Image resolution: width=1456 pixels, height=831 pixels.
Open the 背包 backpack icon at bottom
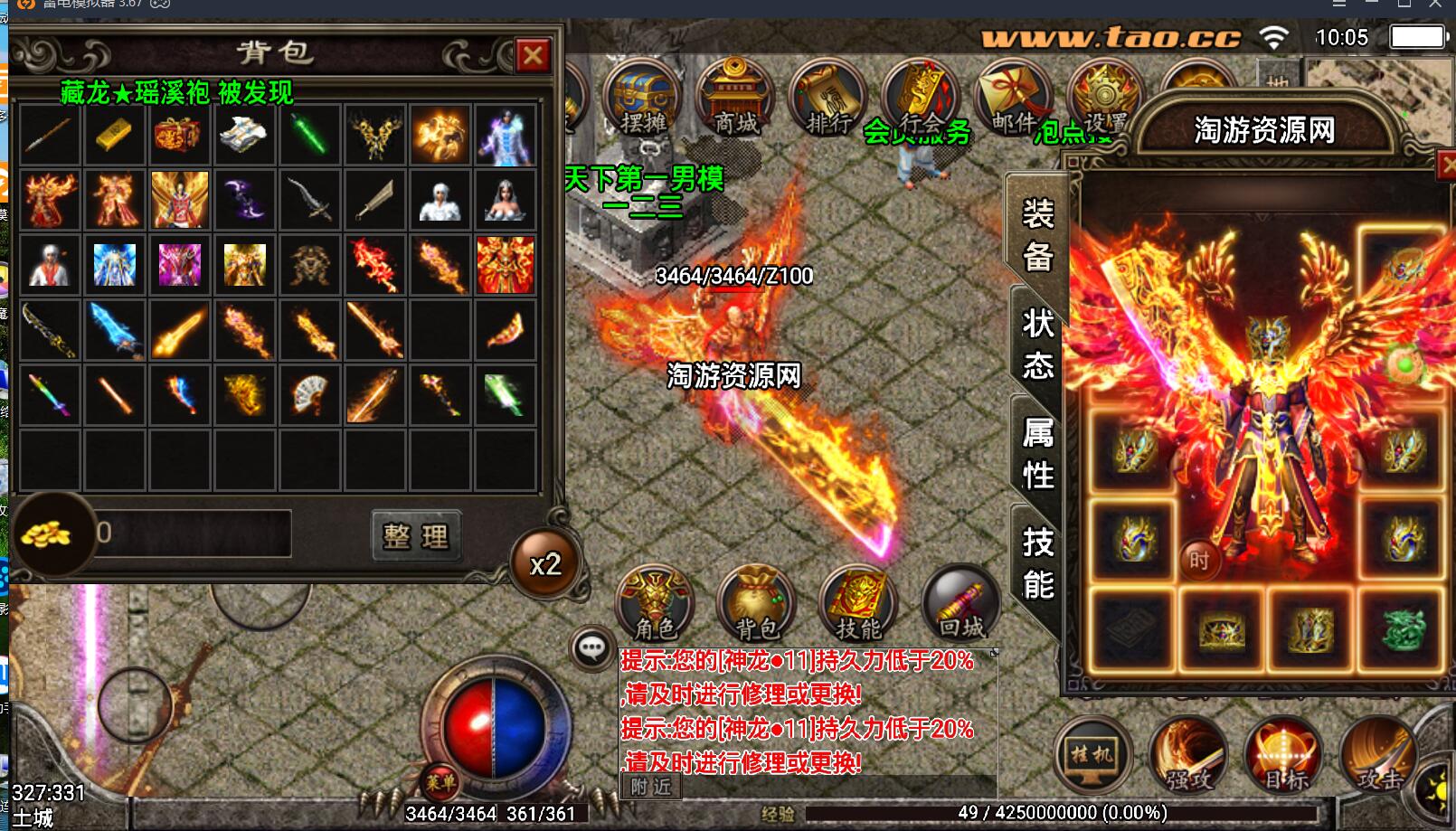(x=756, y=601)
